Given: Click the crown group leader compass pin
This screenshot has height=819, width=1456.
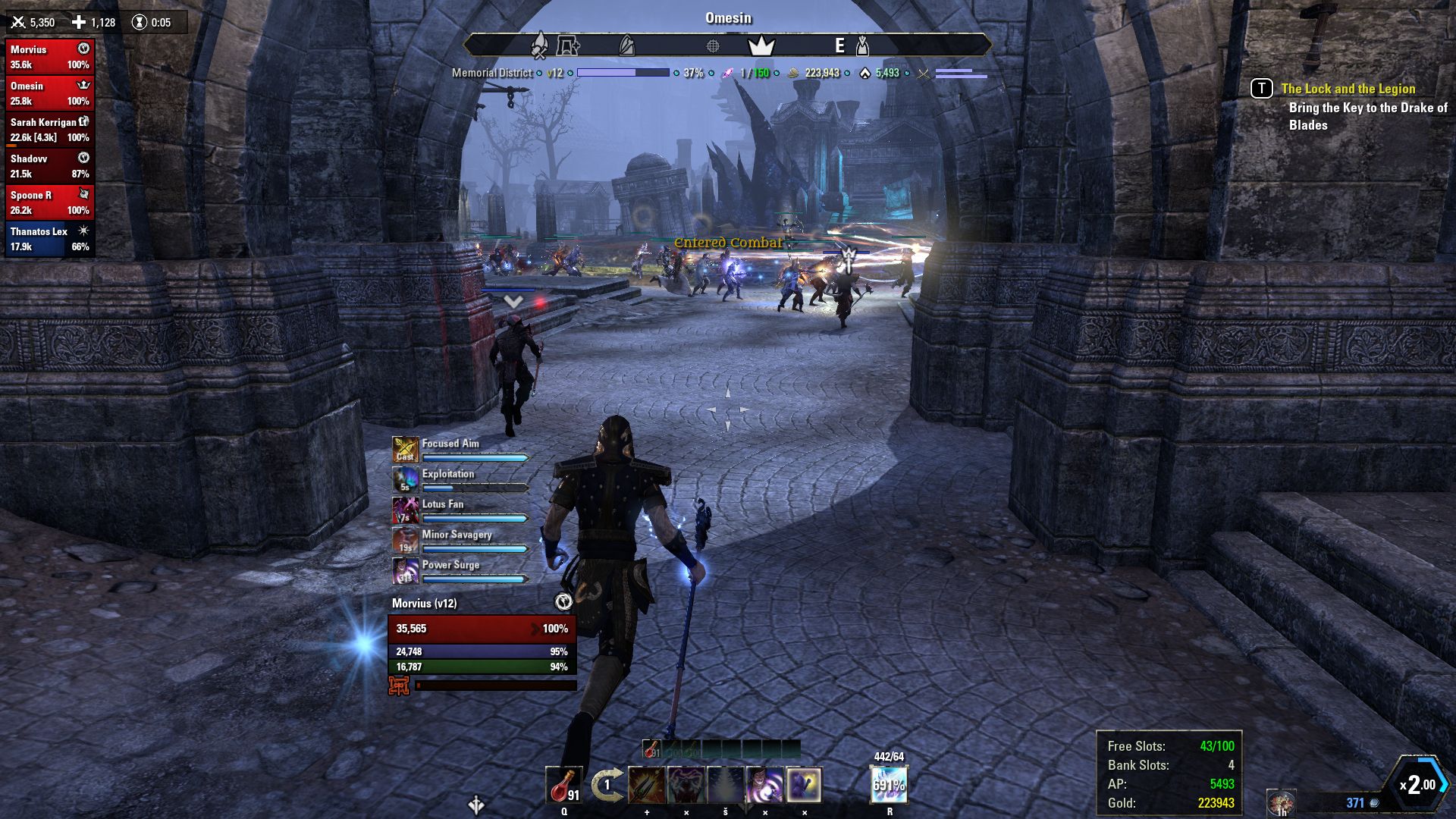Looking at the screenshot, I should pyautogui.click(x=761, y=46).
